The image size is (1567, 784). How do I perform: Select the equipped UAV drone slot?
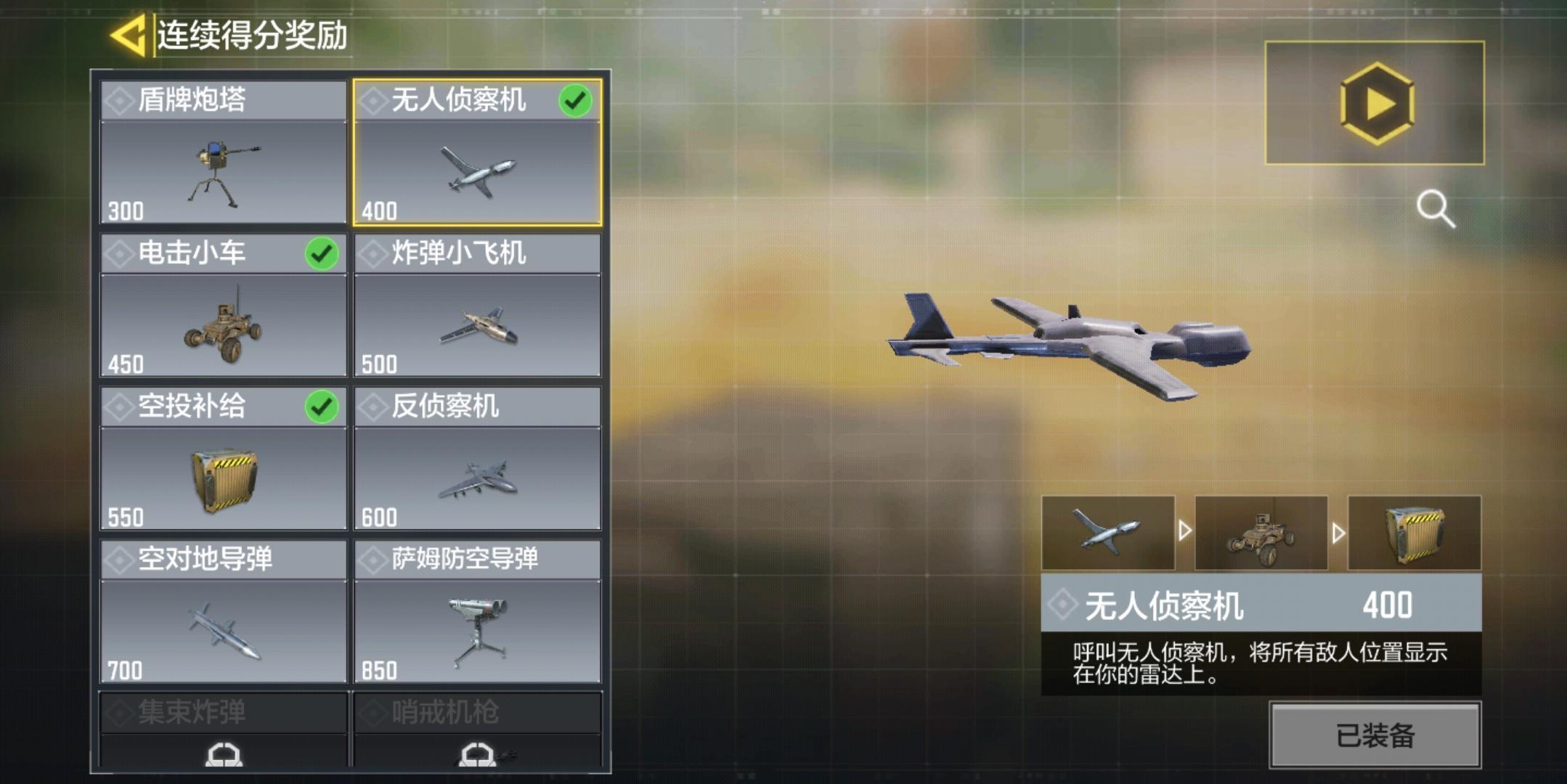pyautogui.click(x=1108, y=533)
